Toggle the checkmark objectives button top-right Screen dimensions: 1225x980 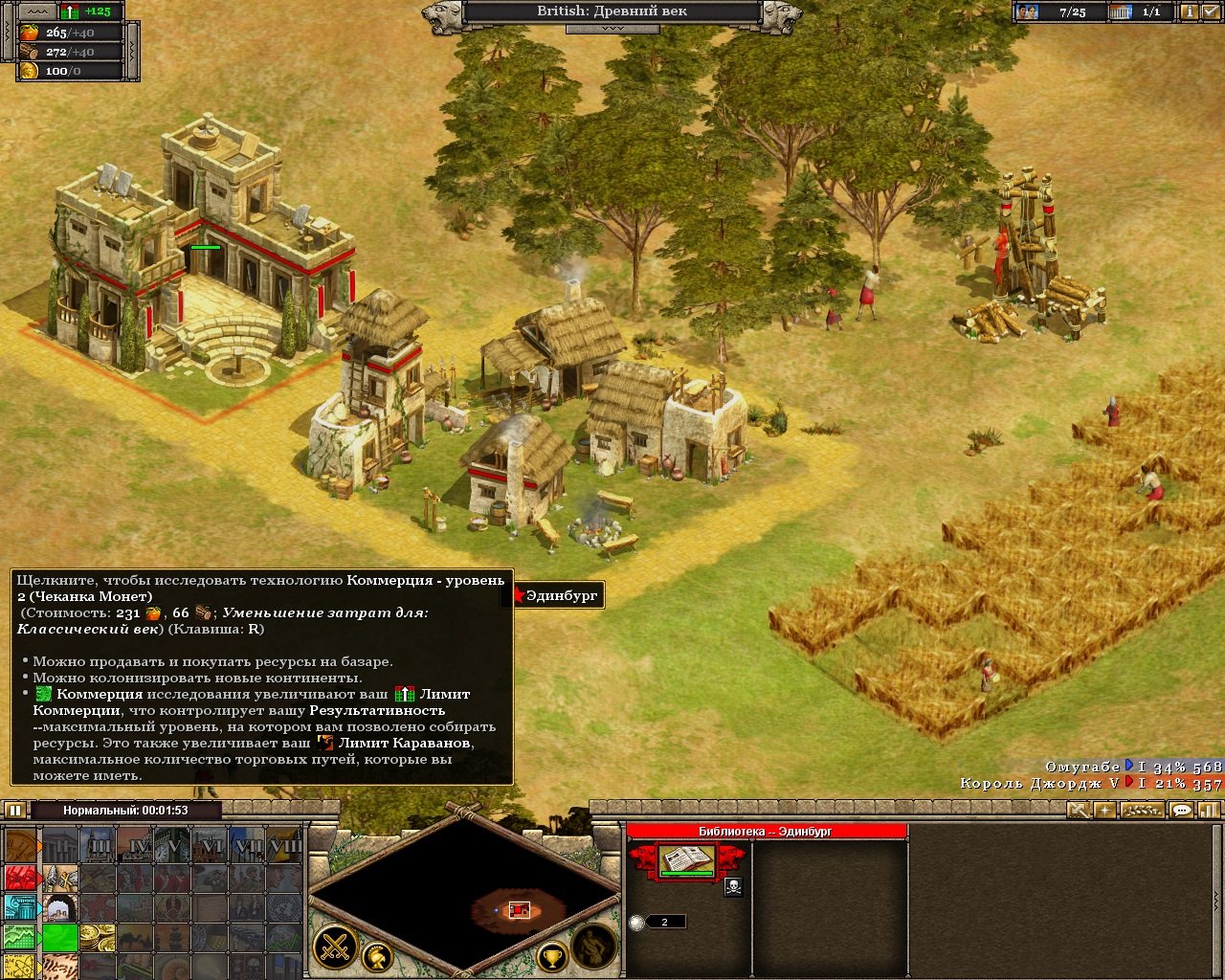[1208, 11]
